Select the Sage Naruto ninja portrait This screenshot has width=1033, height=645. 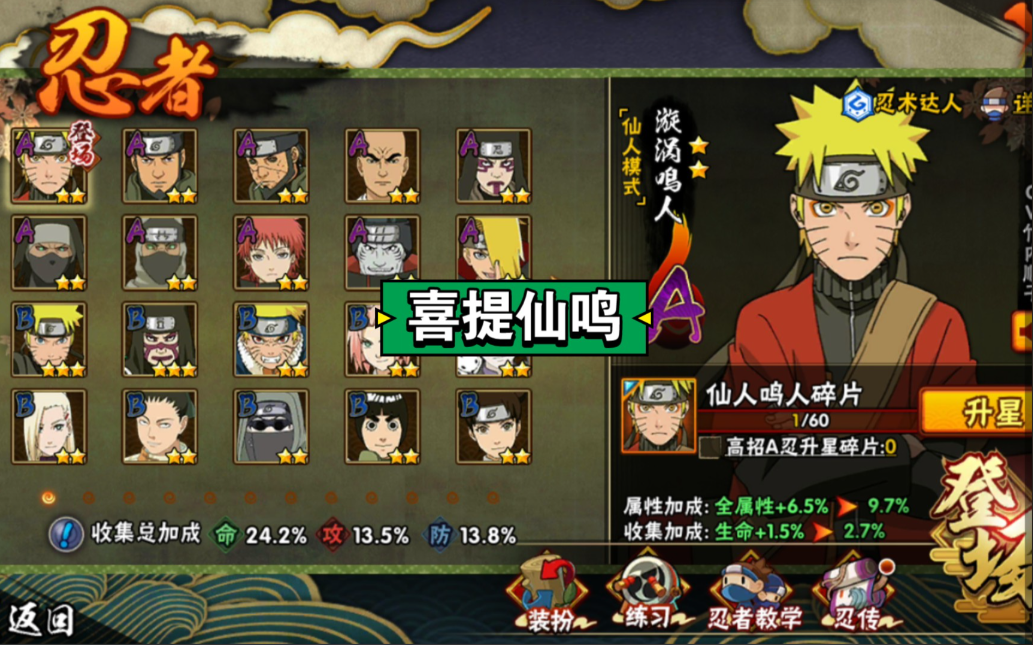tap(49, 166)
